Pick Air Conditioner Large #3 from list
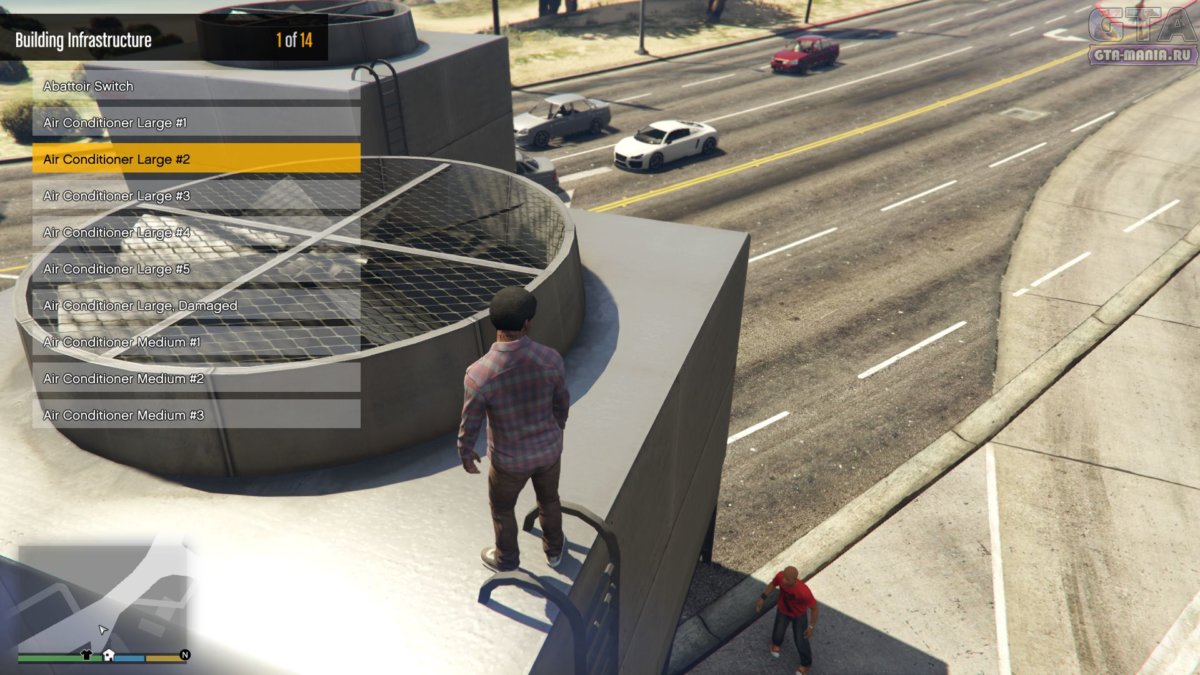1200x675 pixels. (196, 196)
